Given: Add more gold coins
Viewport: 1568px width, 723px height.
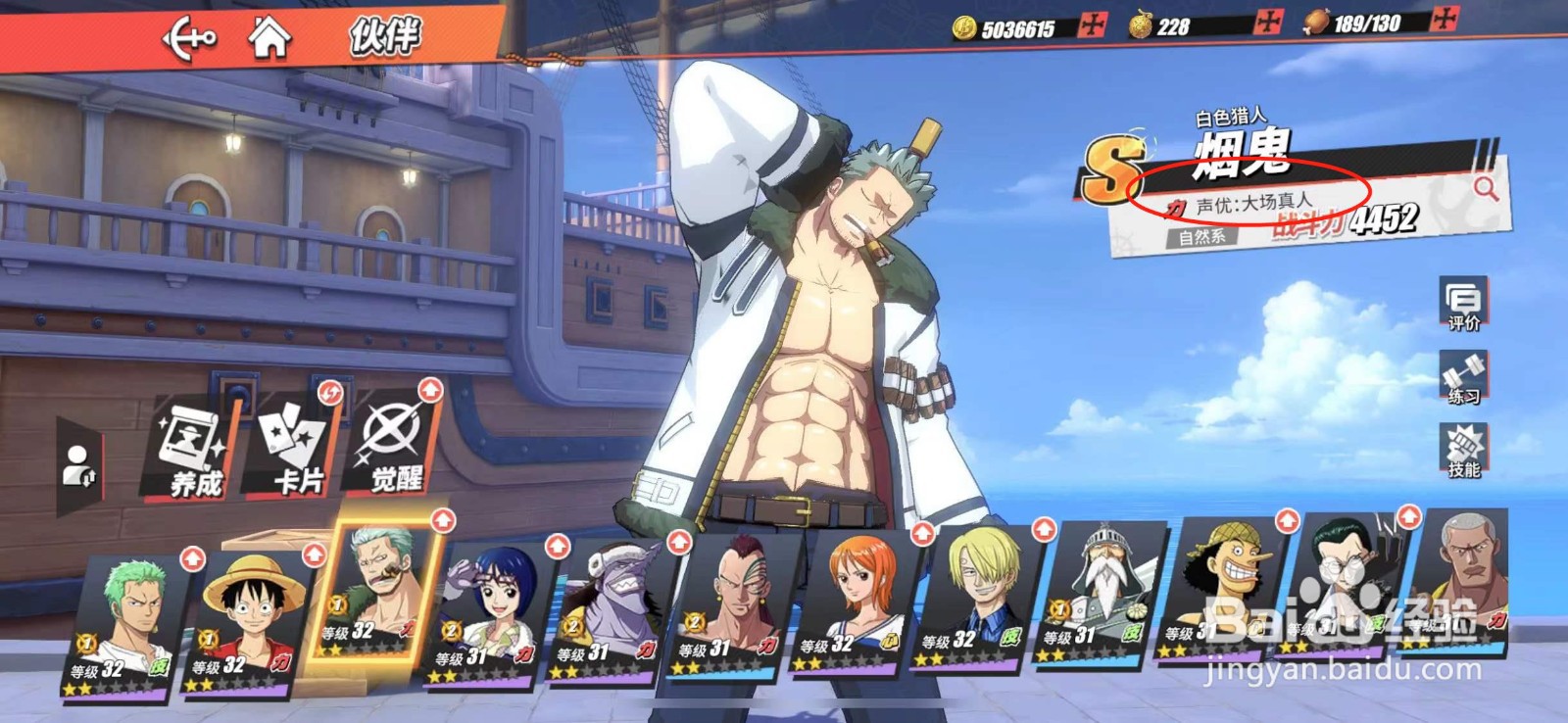Looking at the screenshot, I should point(1092,25).
